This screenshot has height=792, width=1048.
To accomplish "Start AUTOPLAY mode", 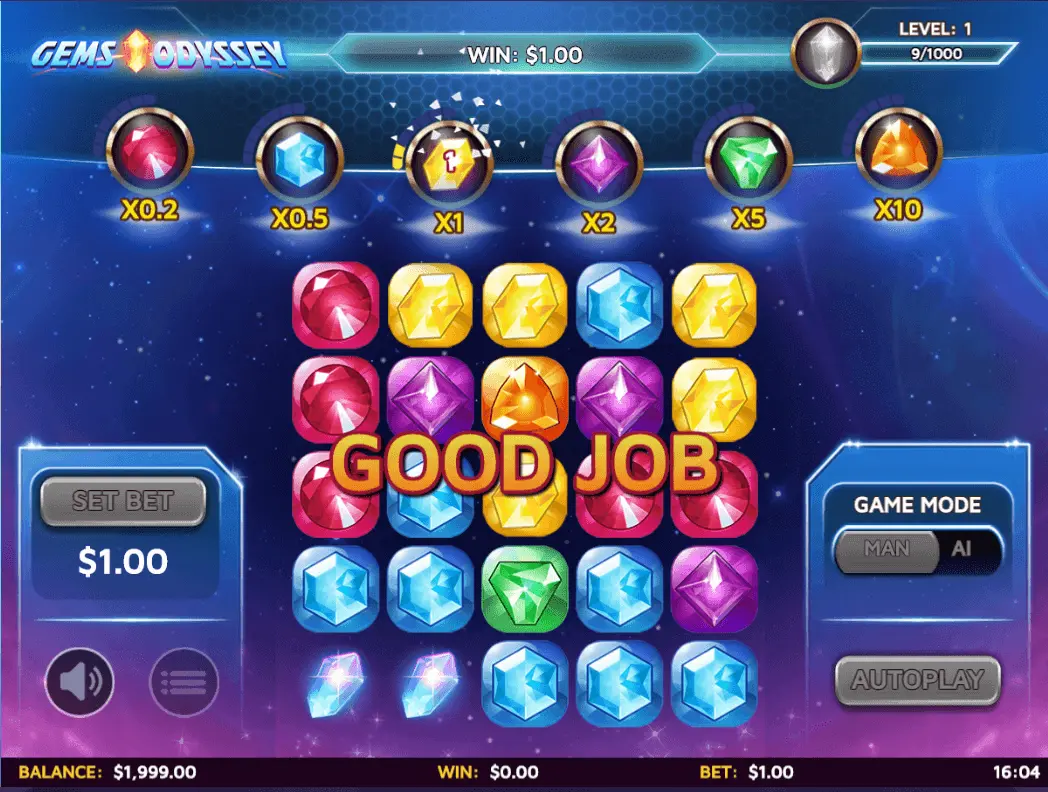I will [x=917, y=681].
